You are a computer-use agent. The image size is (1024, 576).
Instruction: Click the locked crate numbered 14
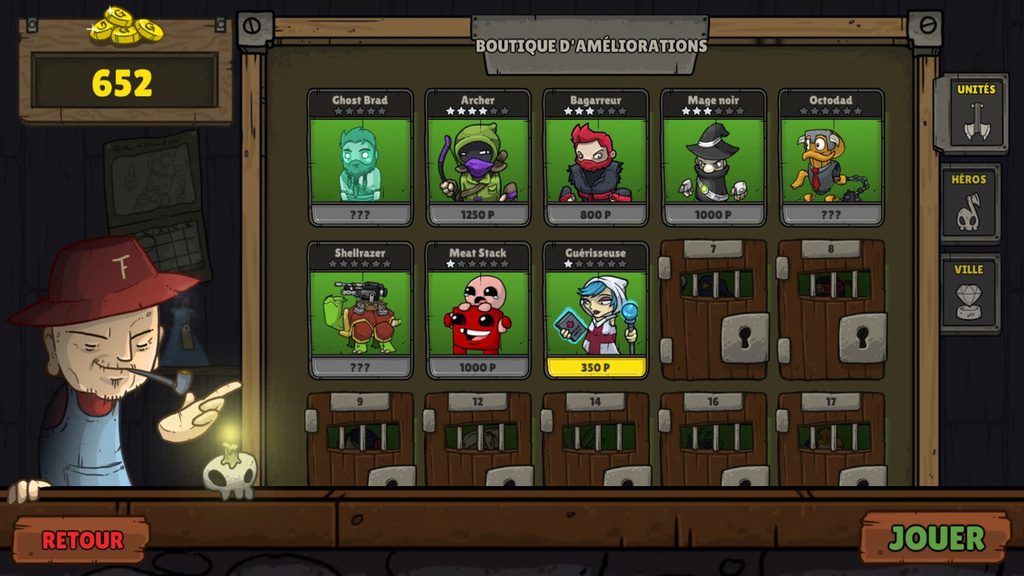point(596,440)
